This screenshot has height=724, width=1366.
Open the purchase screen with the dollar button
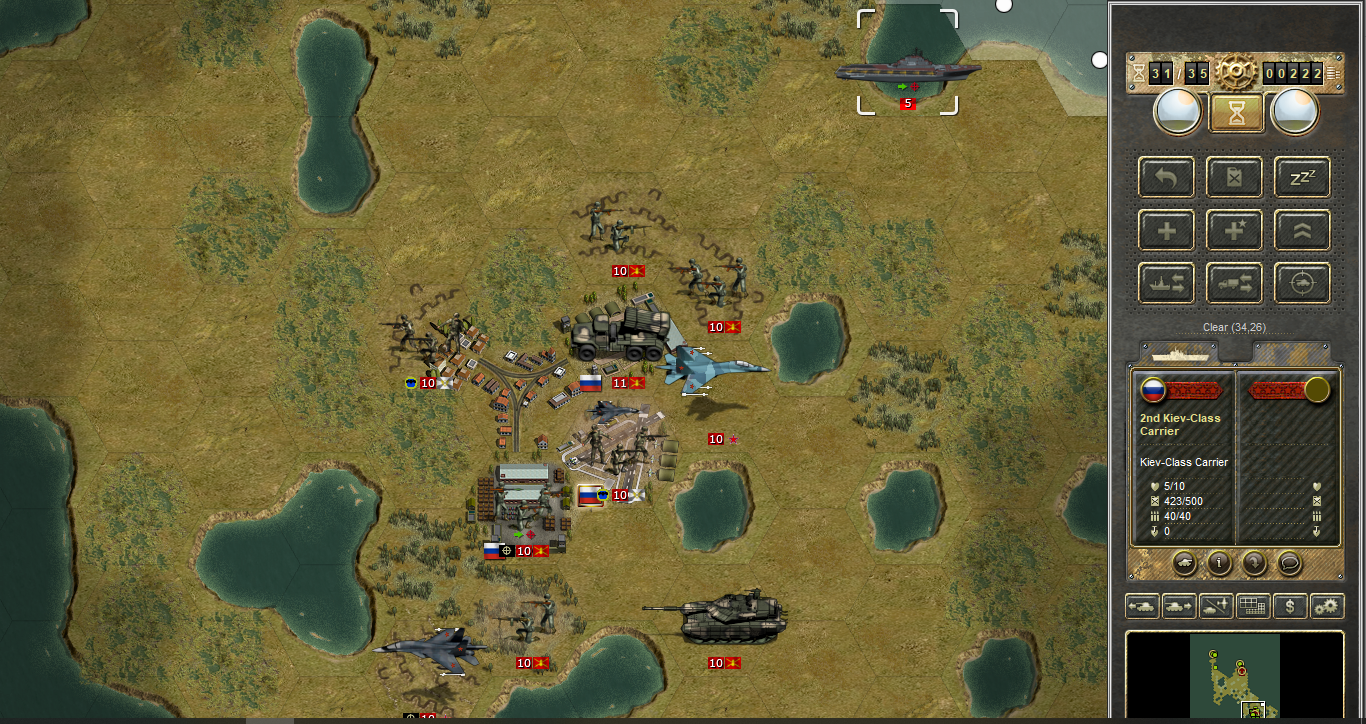(1290, 606)
